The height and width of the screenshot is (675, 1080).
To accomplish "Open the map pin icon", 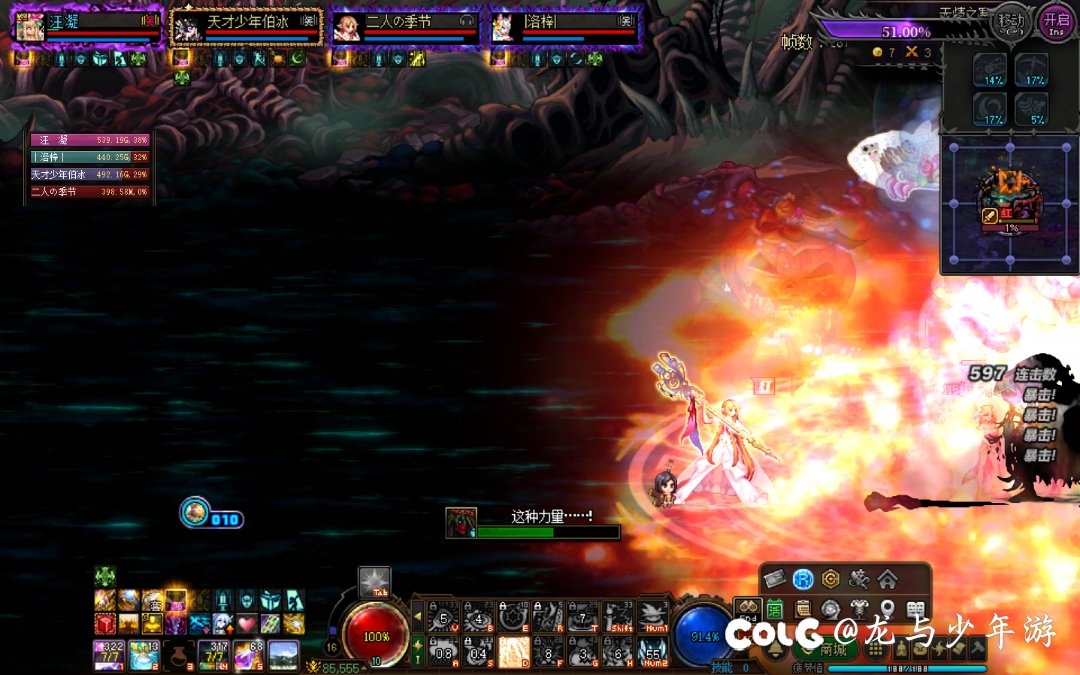I will click(887, 608).
